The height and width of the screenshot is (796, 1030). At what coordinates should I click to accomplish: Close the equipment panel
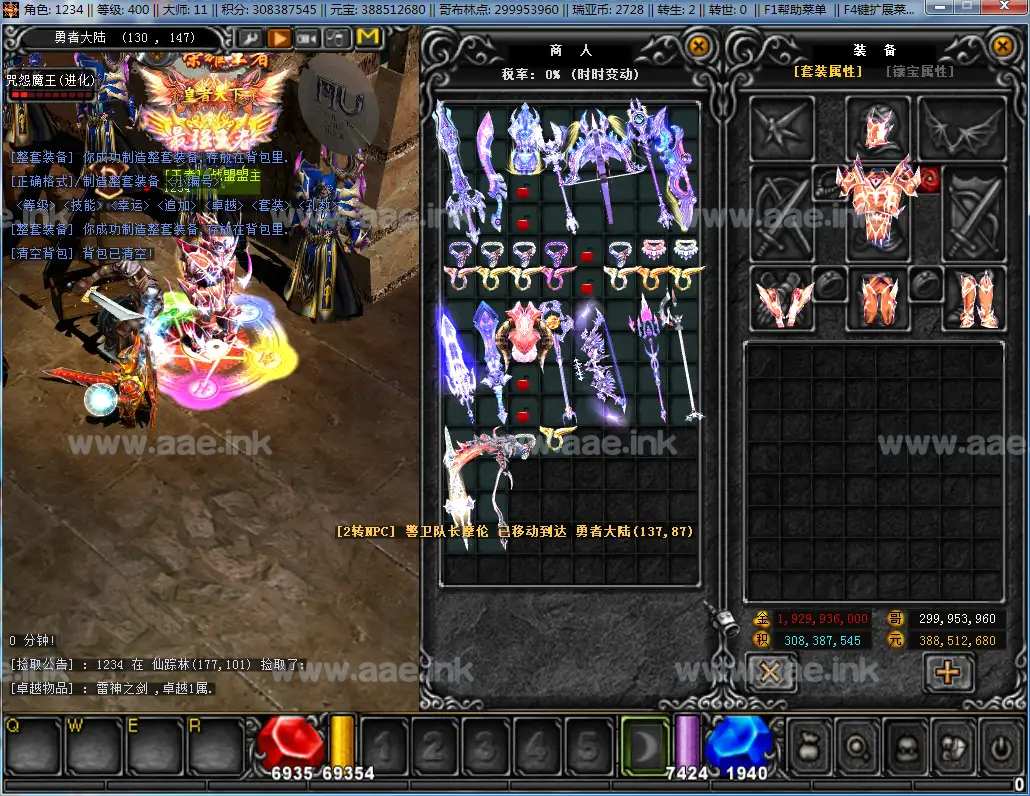click(x=1002, y=46)
